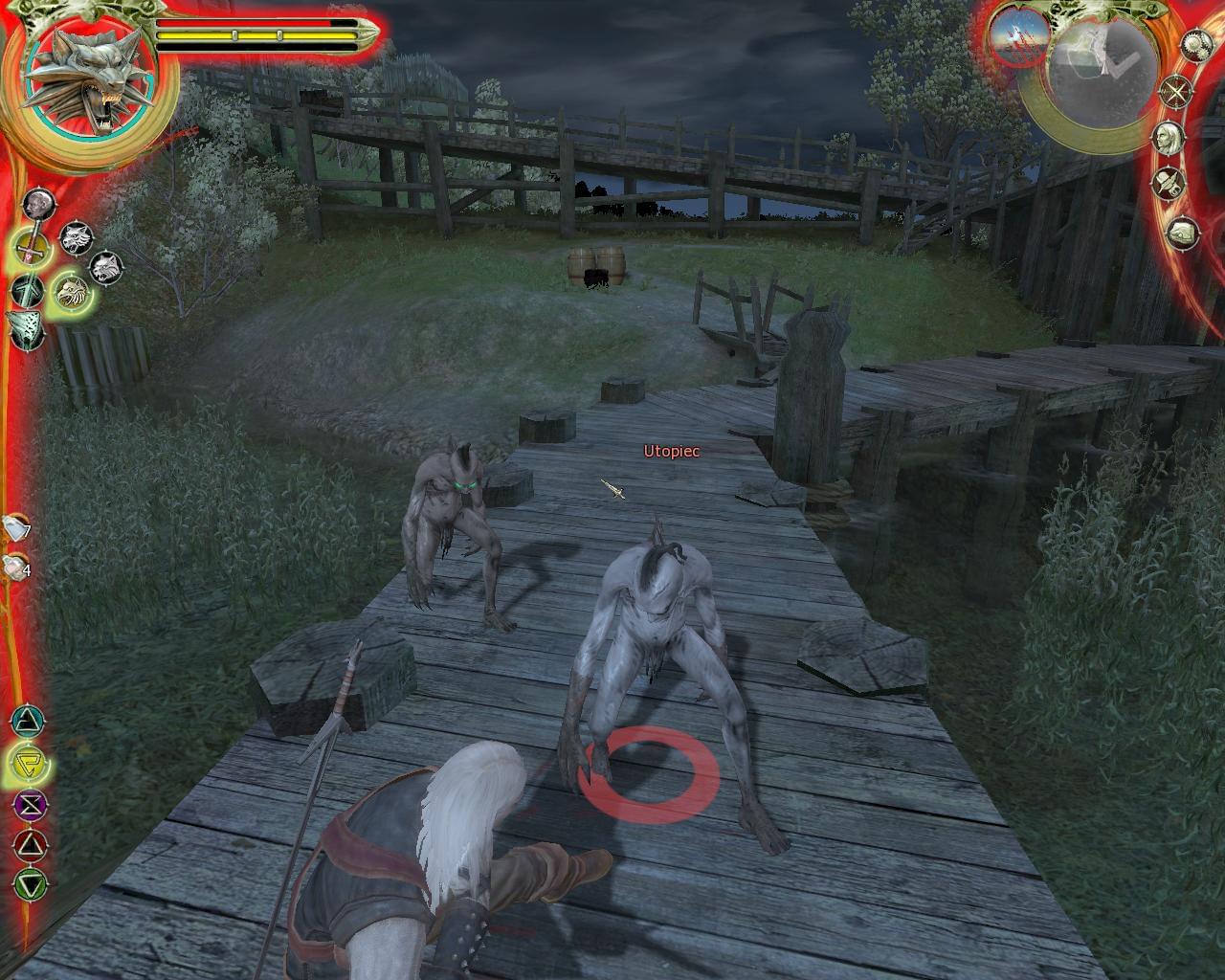Select the highlighted steel sword slot

point(31,249)
